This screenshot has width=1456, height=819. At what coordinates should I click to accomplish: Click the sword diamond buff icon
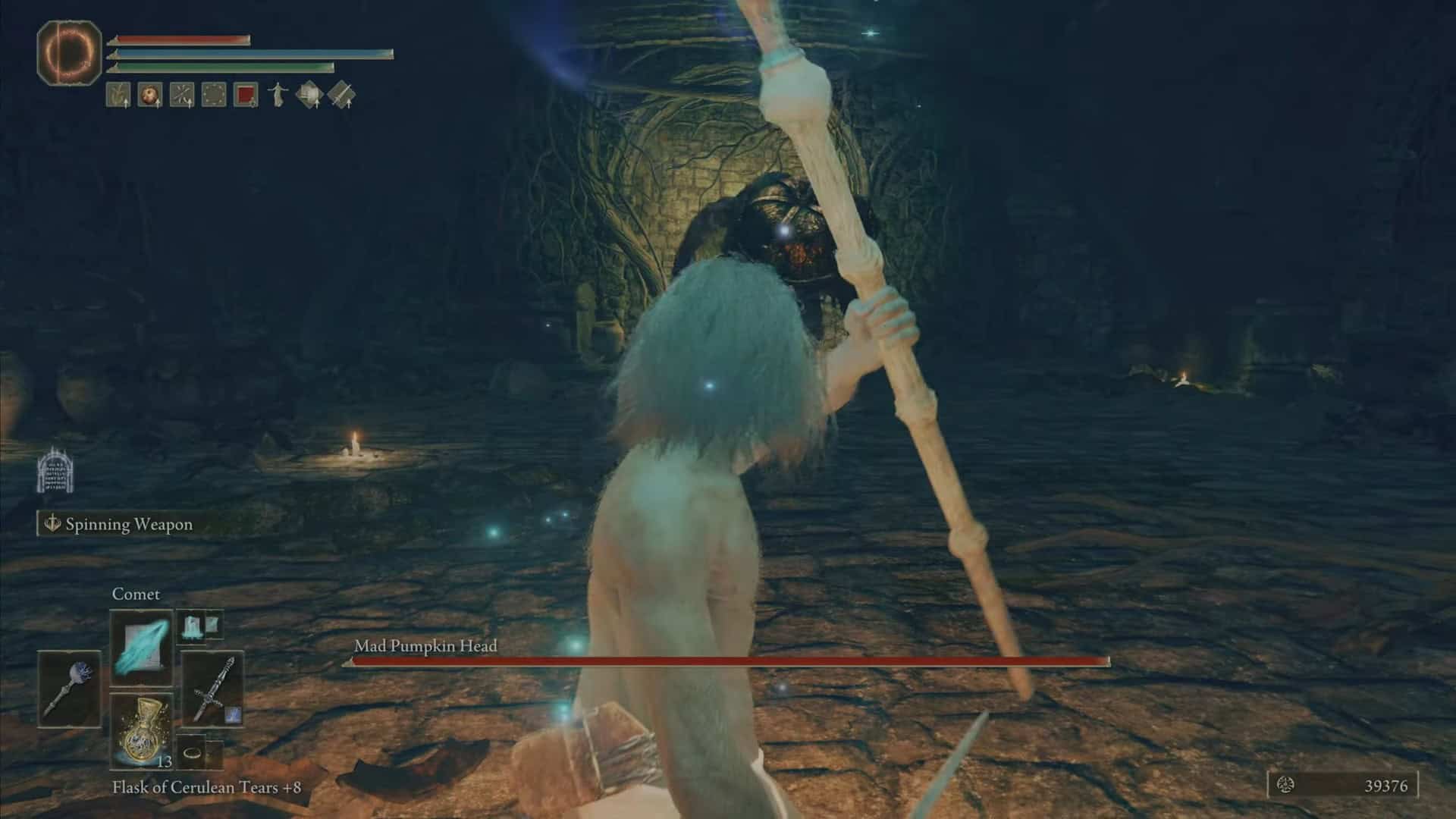[x=342, y=96]
